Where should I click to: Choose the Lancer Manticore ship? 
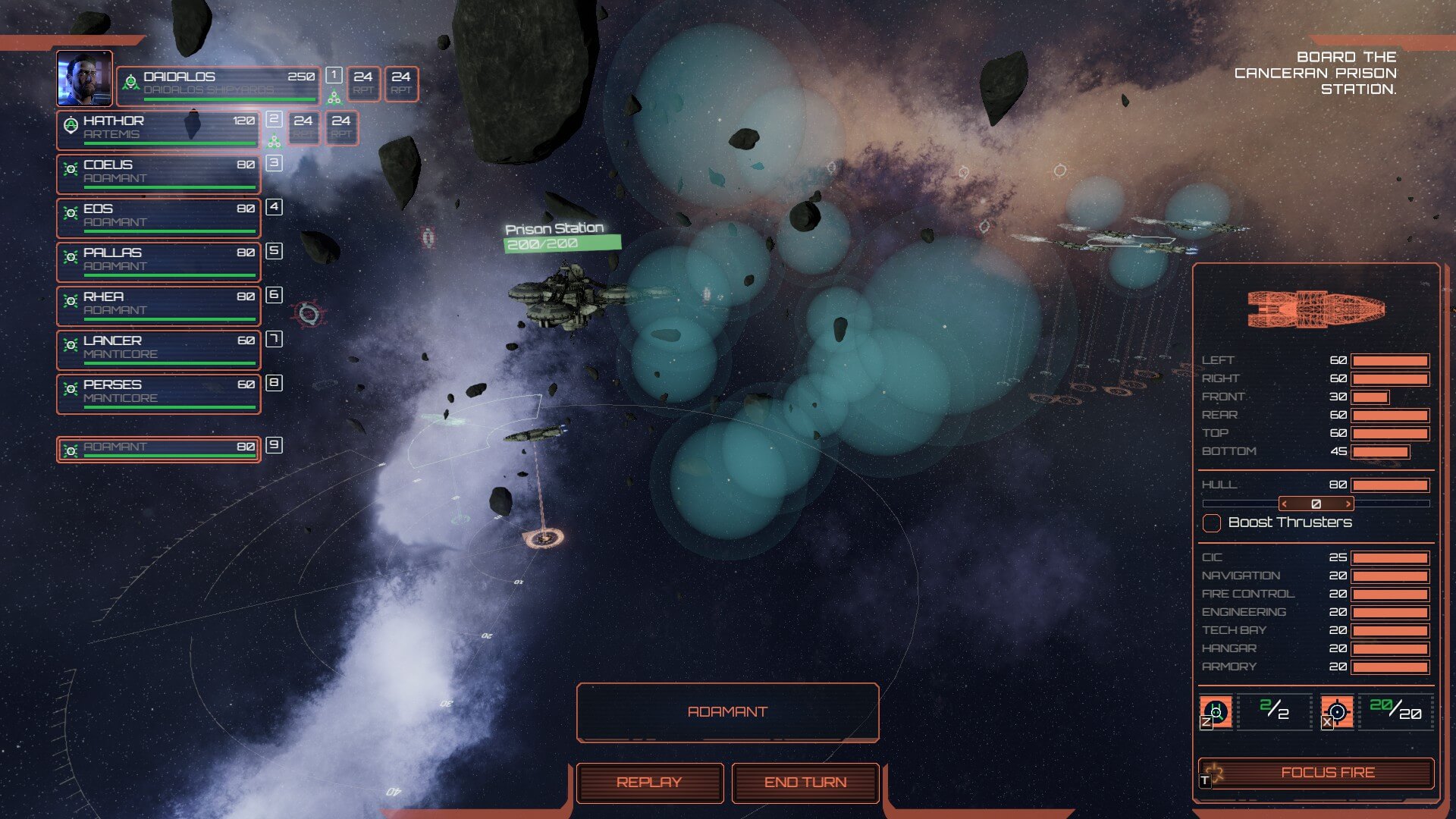click(158, 349)
